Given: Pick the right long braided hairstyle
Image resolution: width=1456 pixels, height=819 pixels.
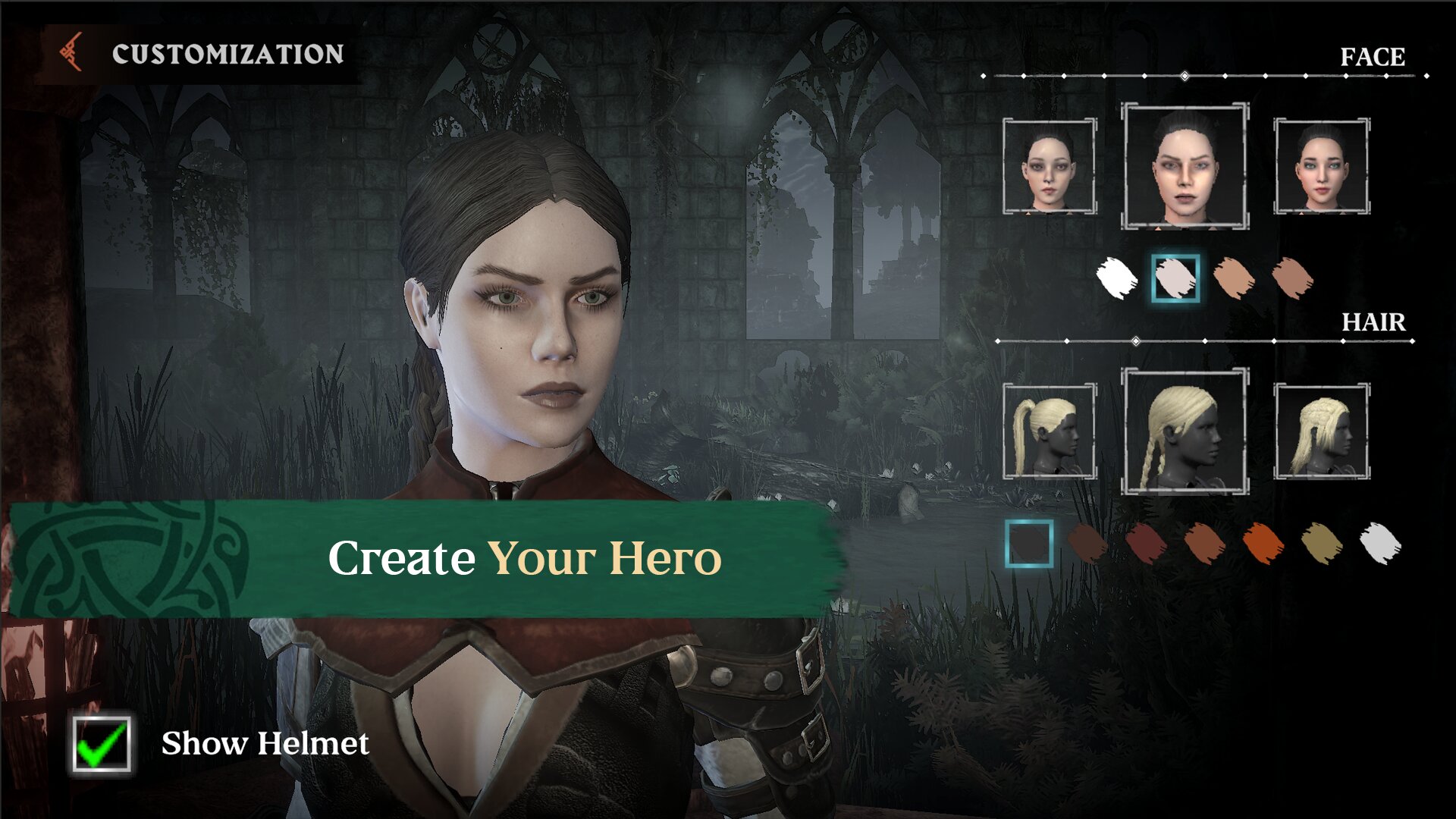Looking at the screenshot, I should click(1321, 431).
